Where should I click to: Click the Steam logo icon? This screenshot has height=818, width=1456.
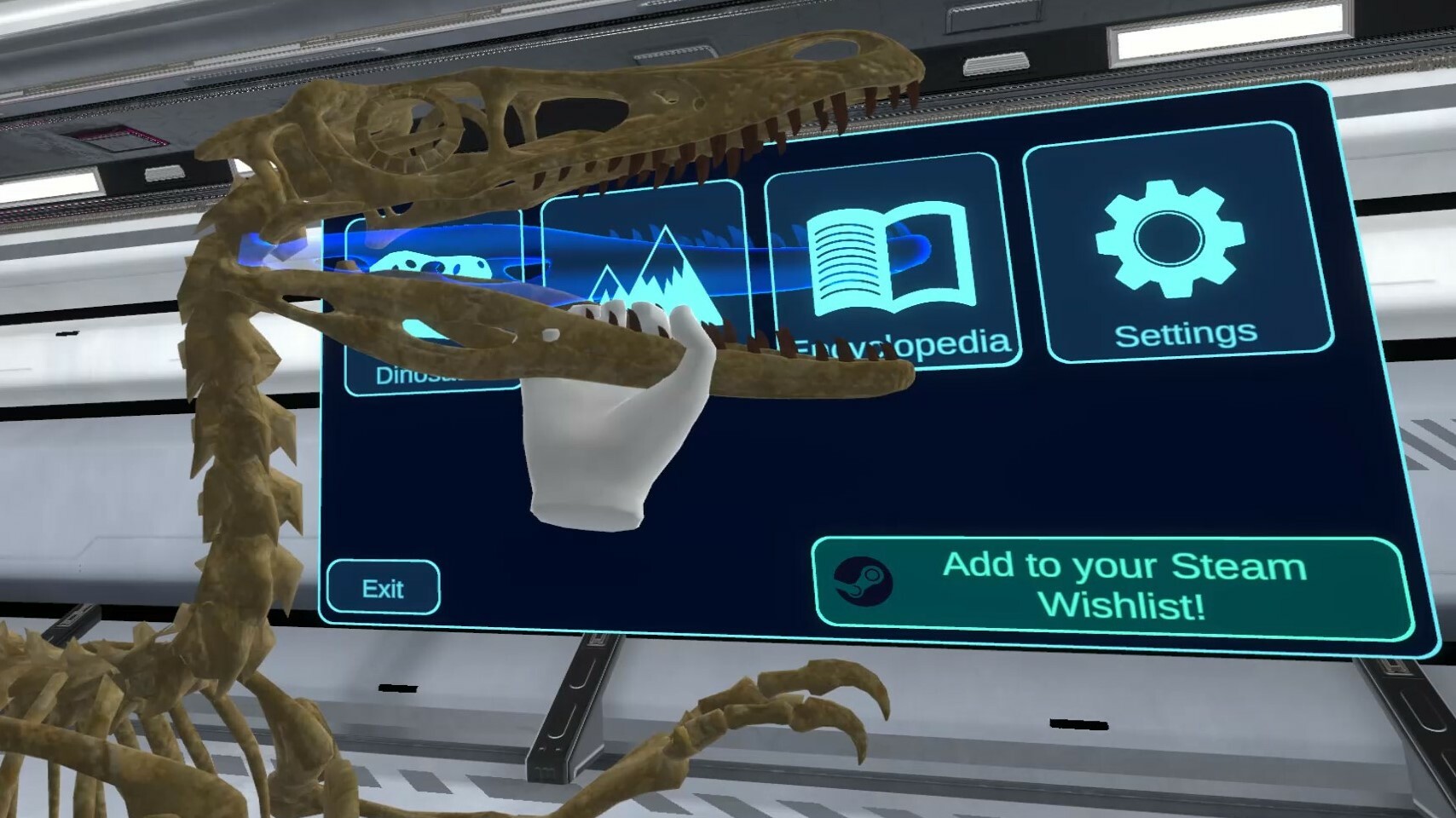pyautogui.click(x=865, y=584)
